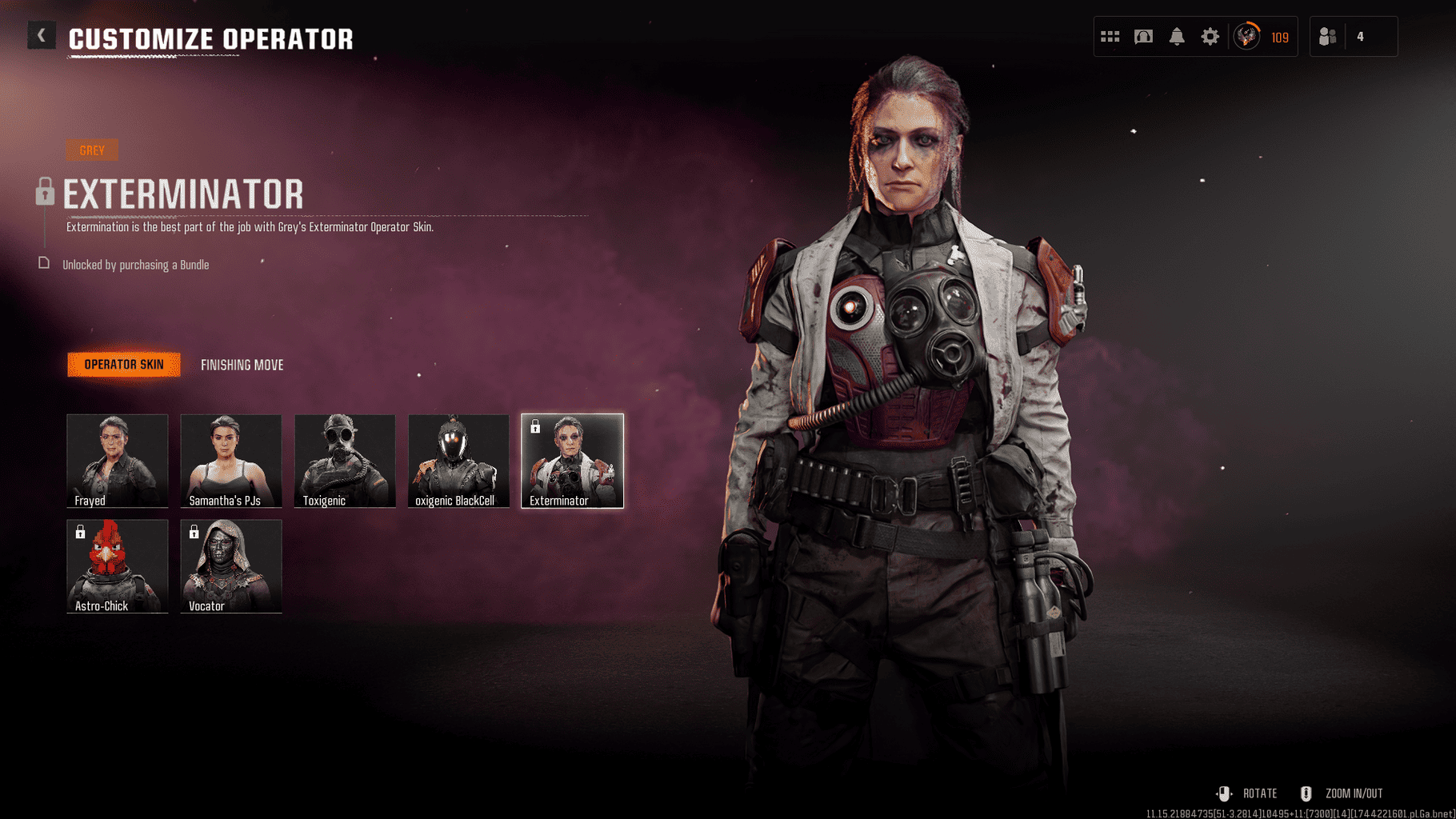Select the Toxigenic skin thumbnail
The height and width of the screenshot is (819, 1456).
[x=345, y=460]
